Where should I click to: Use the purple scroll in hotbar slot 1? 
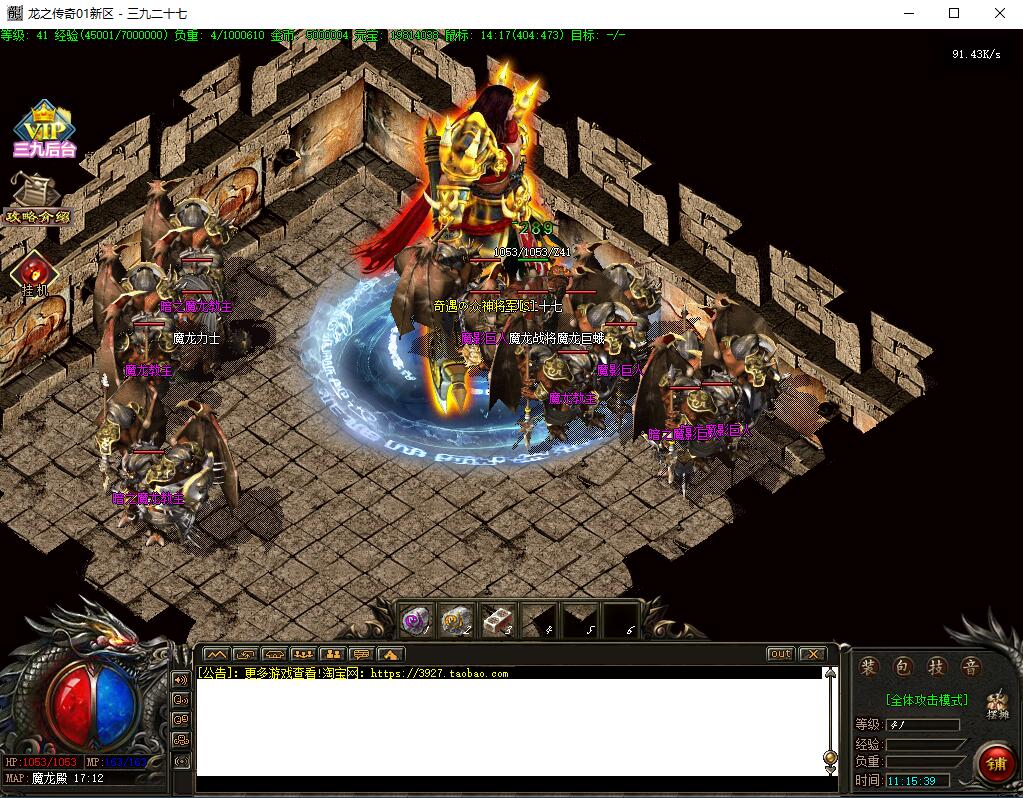[x=415, y=620]
